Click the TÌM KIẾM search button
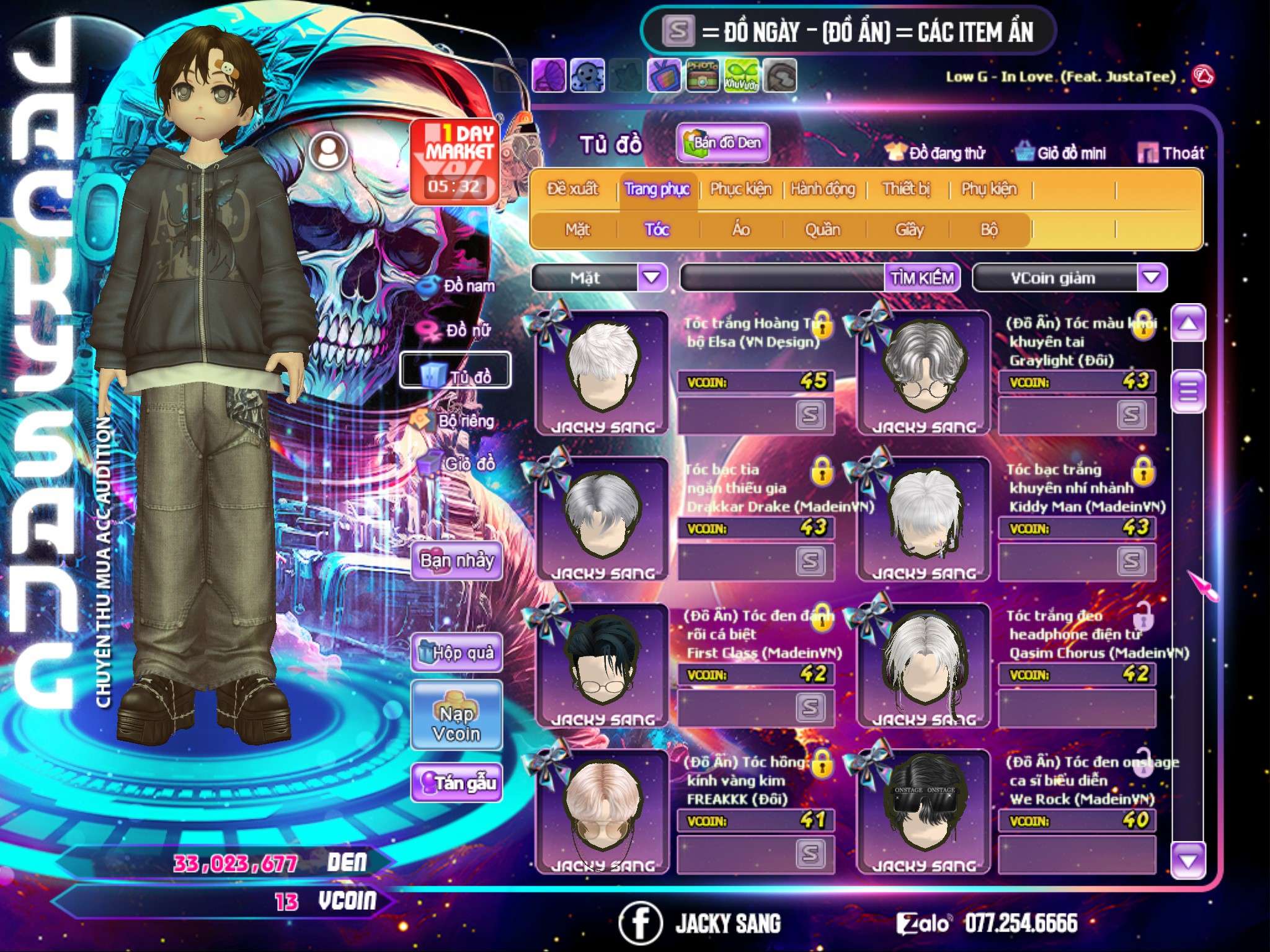Image resolution: width=1270 pixels, height=952 pixels. [922, 278]
